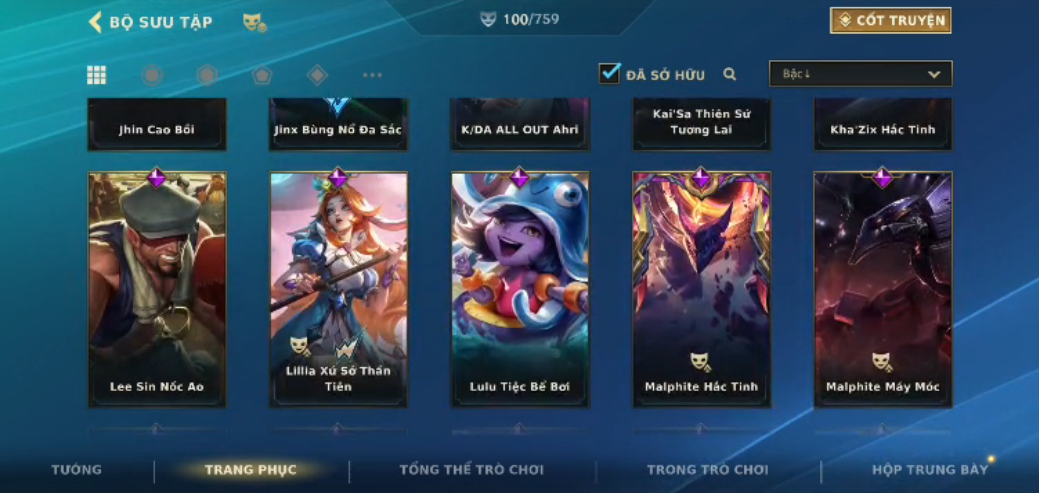Pick the Lulu Tiệc Bể Bơi skin
This screenshot has width=1039, height=493.
point(520,290)
